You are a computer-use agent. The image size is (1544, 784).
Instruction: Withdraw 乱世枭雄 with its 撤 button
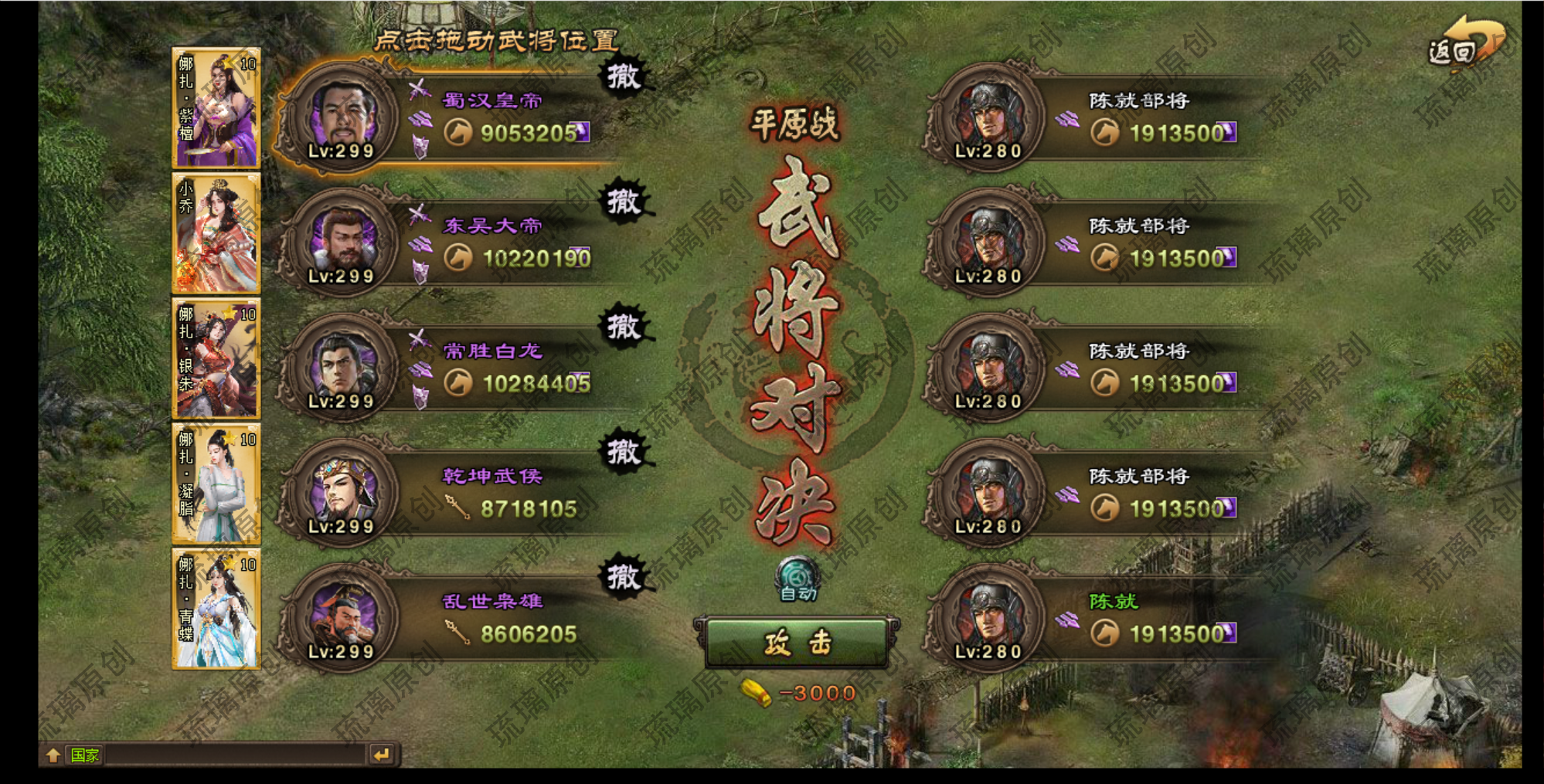pyautogui.click(x=624, y=577)
